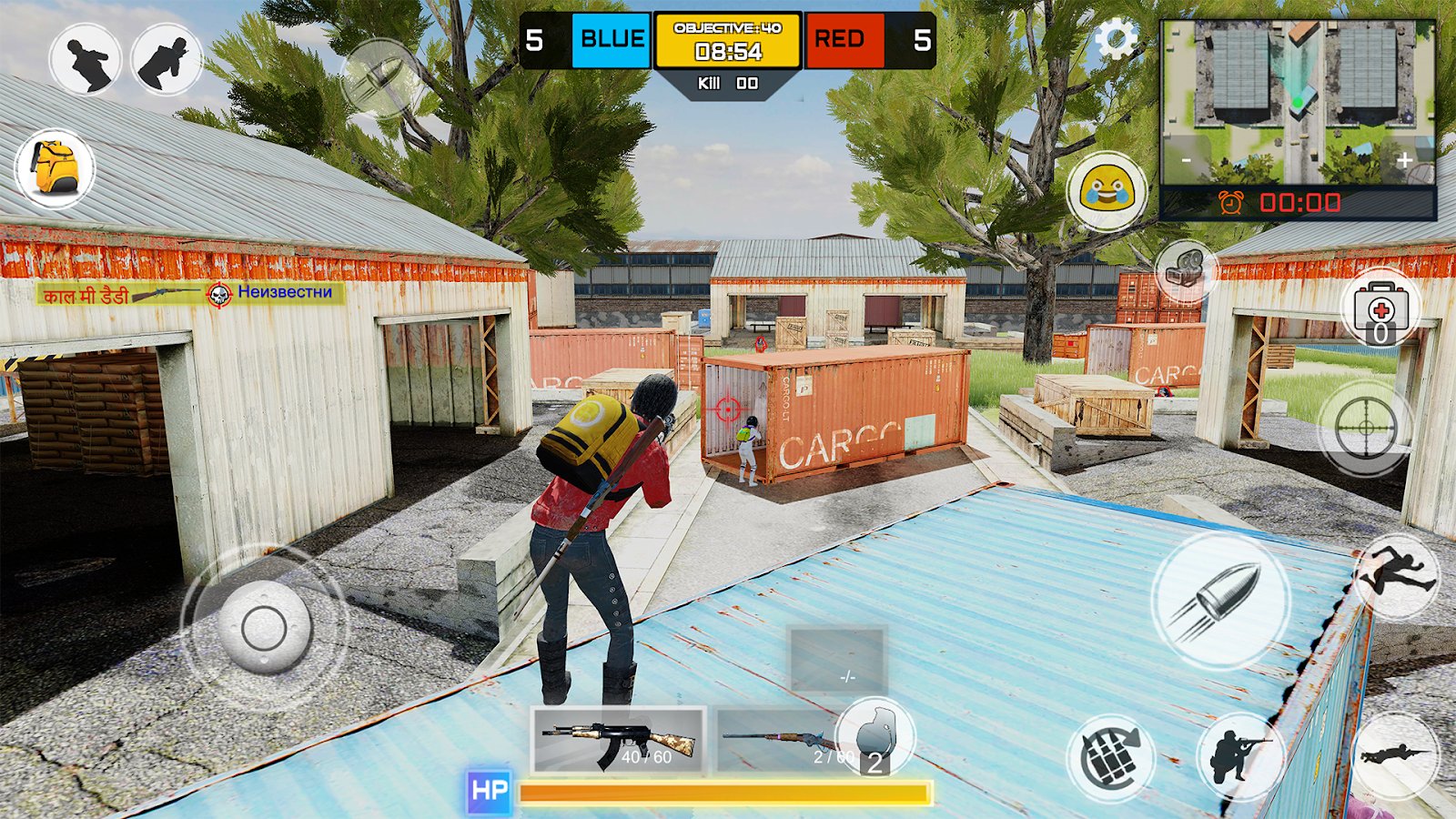Screen dimensions: 1456x819
Task: Open settings with the gear icon
Action: coord(1116,41)
